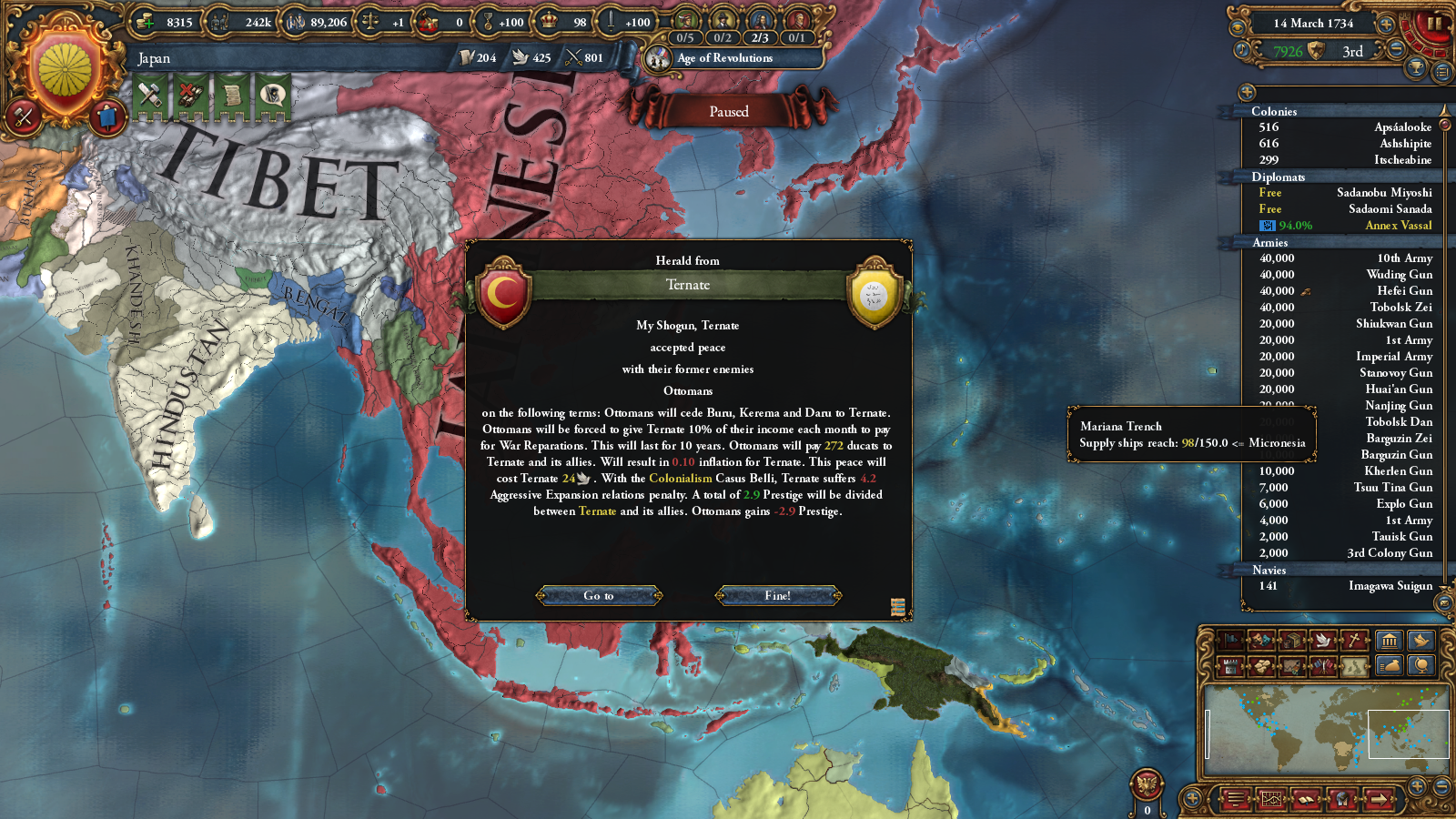
Task: Open the find province globe icon
Action: [x=1422, y=667]
